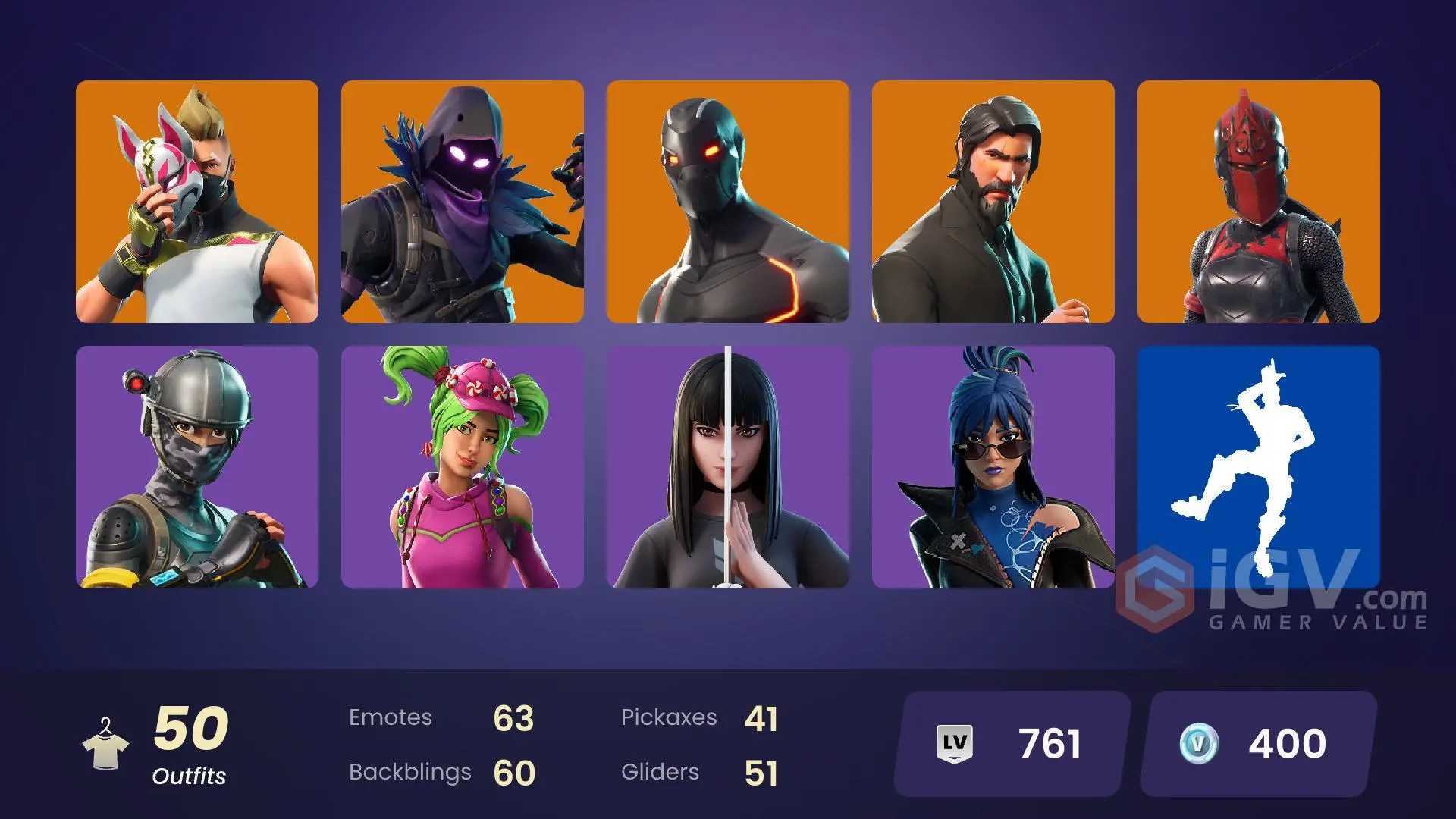Screen dimensions: 1456x819
Task: Select the Omega skin tile
Action: tap(728, 200)
